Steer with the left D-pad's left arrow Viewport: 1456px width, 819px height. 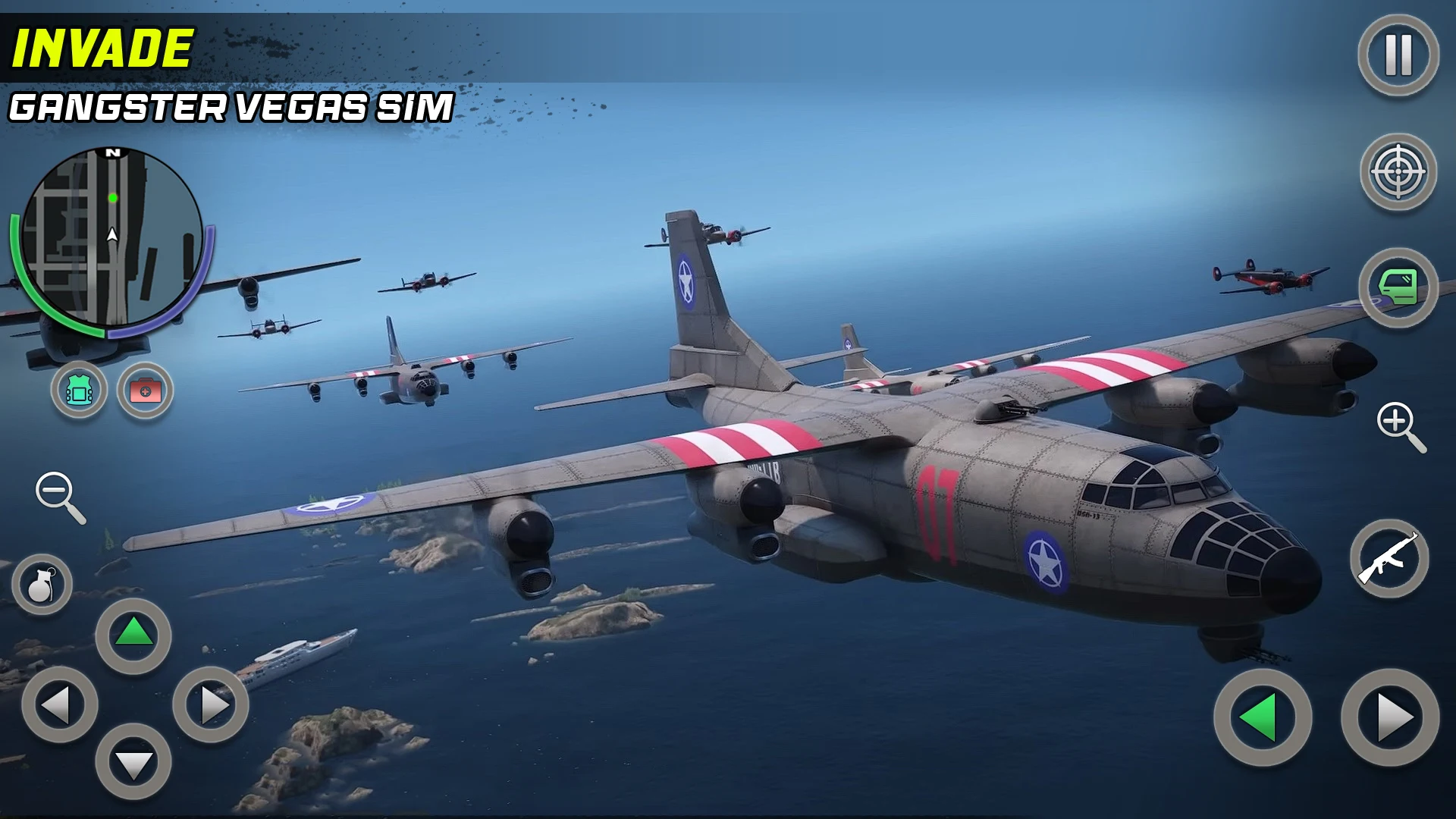tap(59, 704)
